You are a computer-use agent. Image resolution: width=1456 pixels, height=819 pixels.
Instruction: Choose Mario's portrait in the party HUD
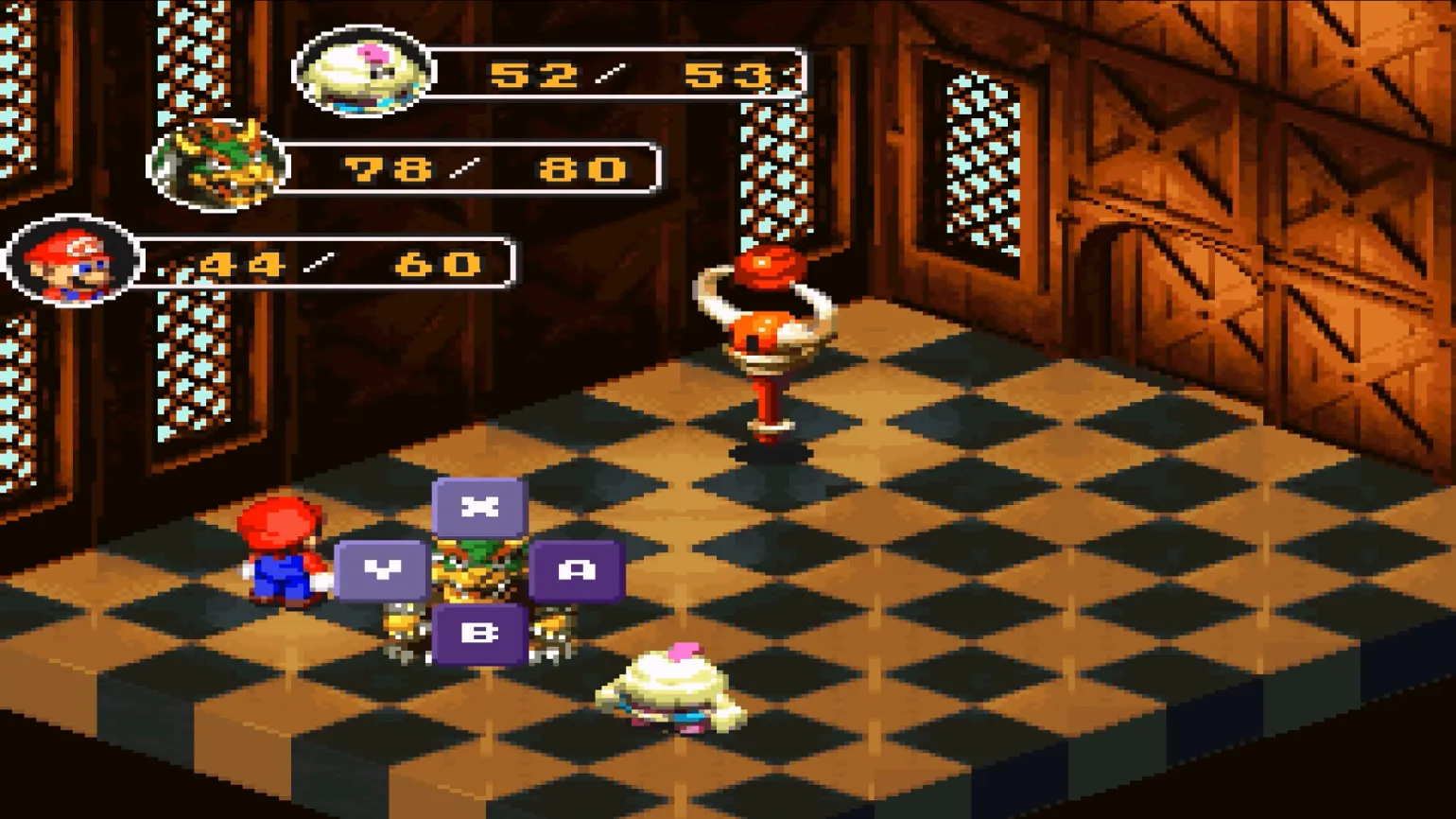pyautogui.click(x=73, y=262)
